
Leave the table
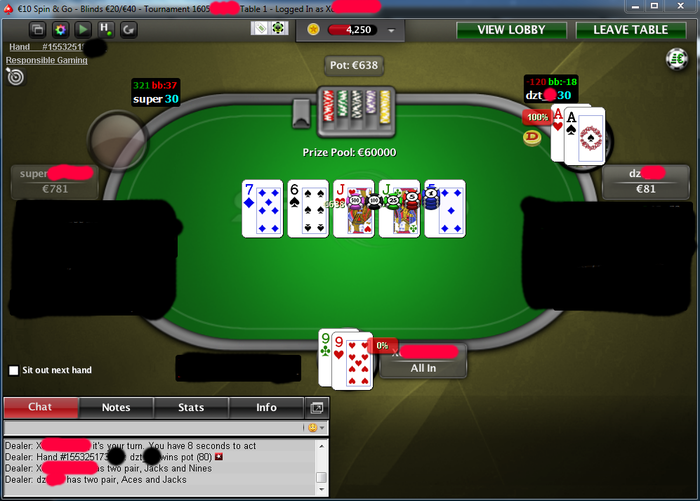(x=630, y=30)
